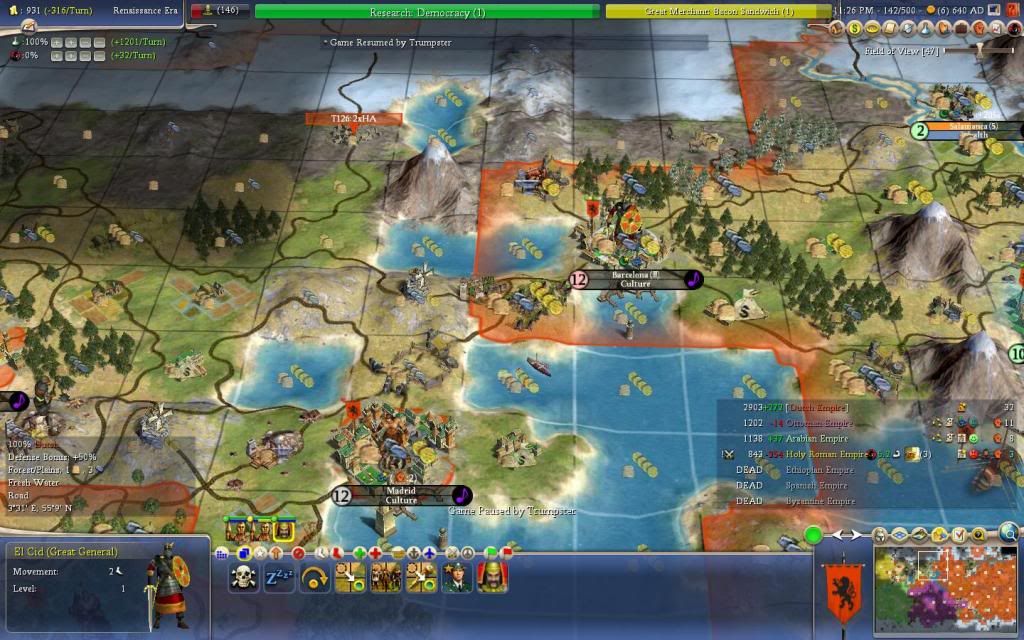Click the Skip Turn curved arrow button
This screenshot has width=1024, height=640.
pyautogui.click(x=315, y=578)
